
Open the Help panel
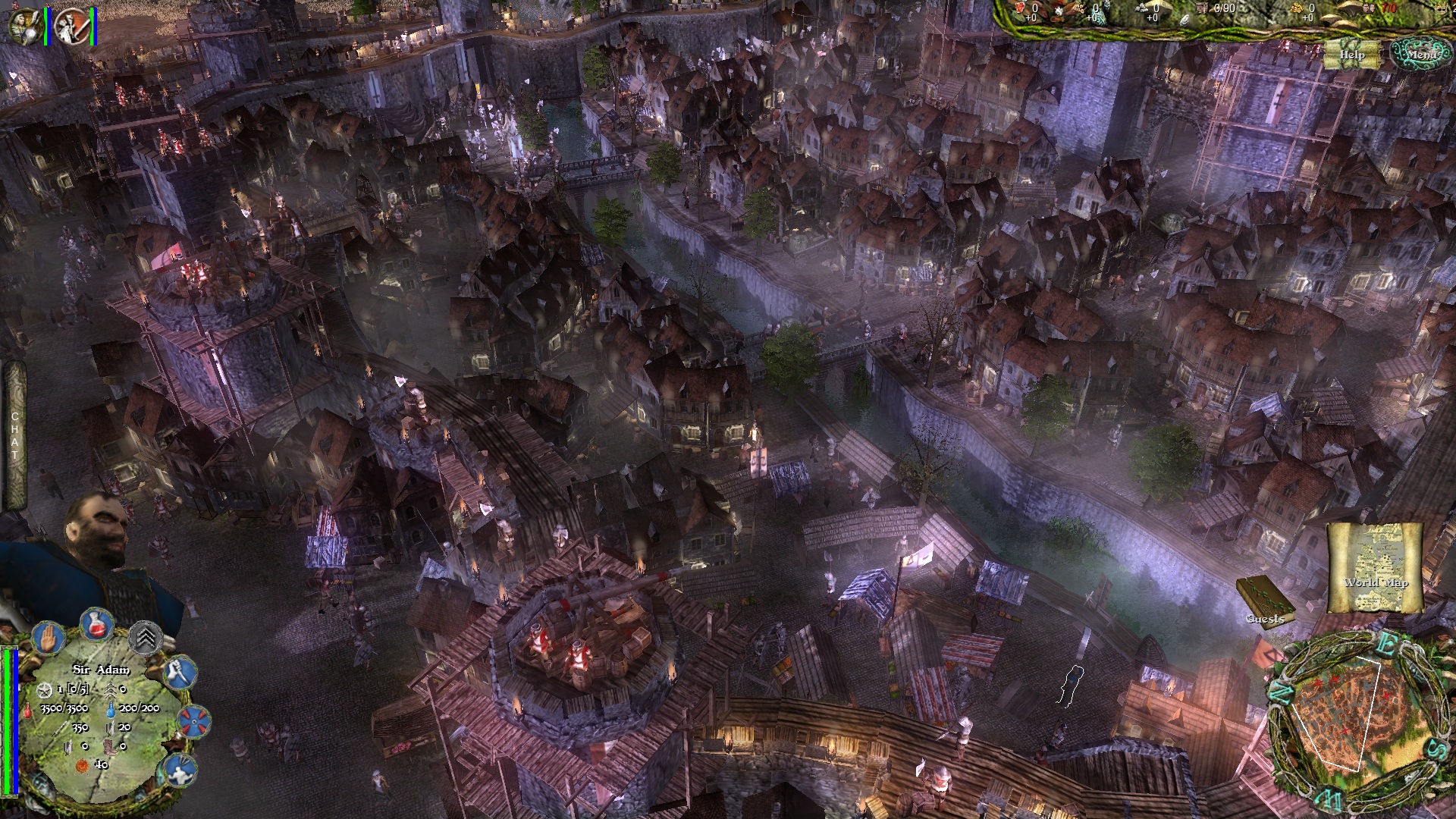tap(1352, 55)
